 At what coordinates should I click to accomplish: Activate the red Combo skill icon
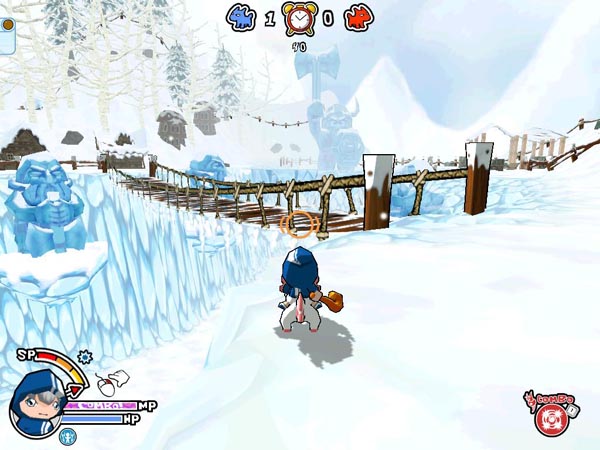point(546,419)
